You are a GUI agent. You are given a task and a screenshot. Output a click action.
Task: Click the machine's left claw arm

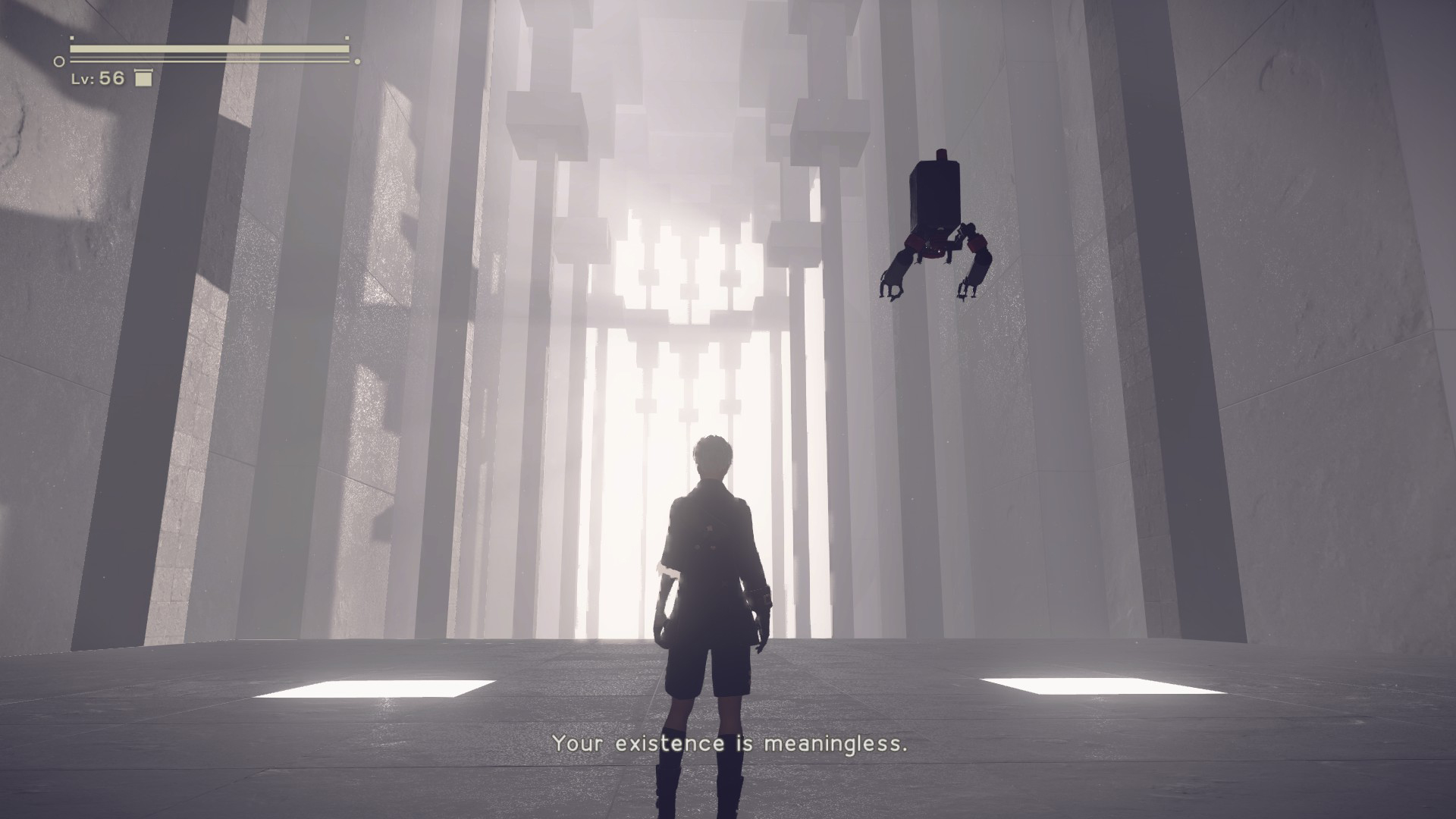(895, 273)
